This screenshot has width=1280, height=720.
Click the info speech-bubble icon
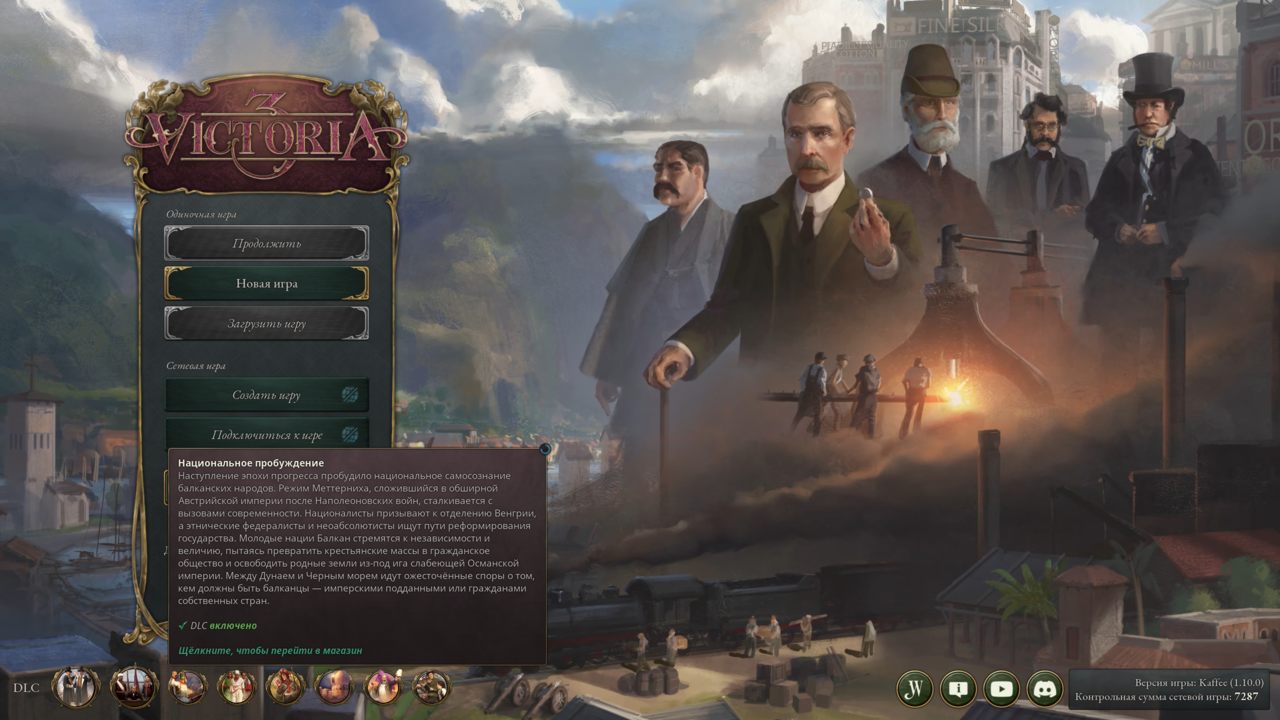[957, 688]
